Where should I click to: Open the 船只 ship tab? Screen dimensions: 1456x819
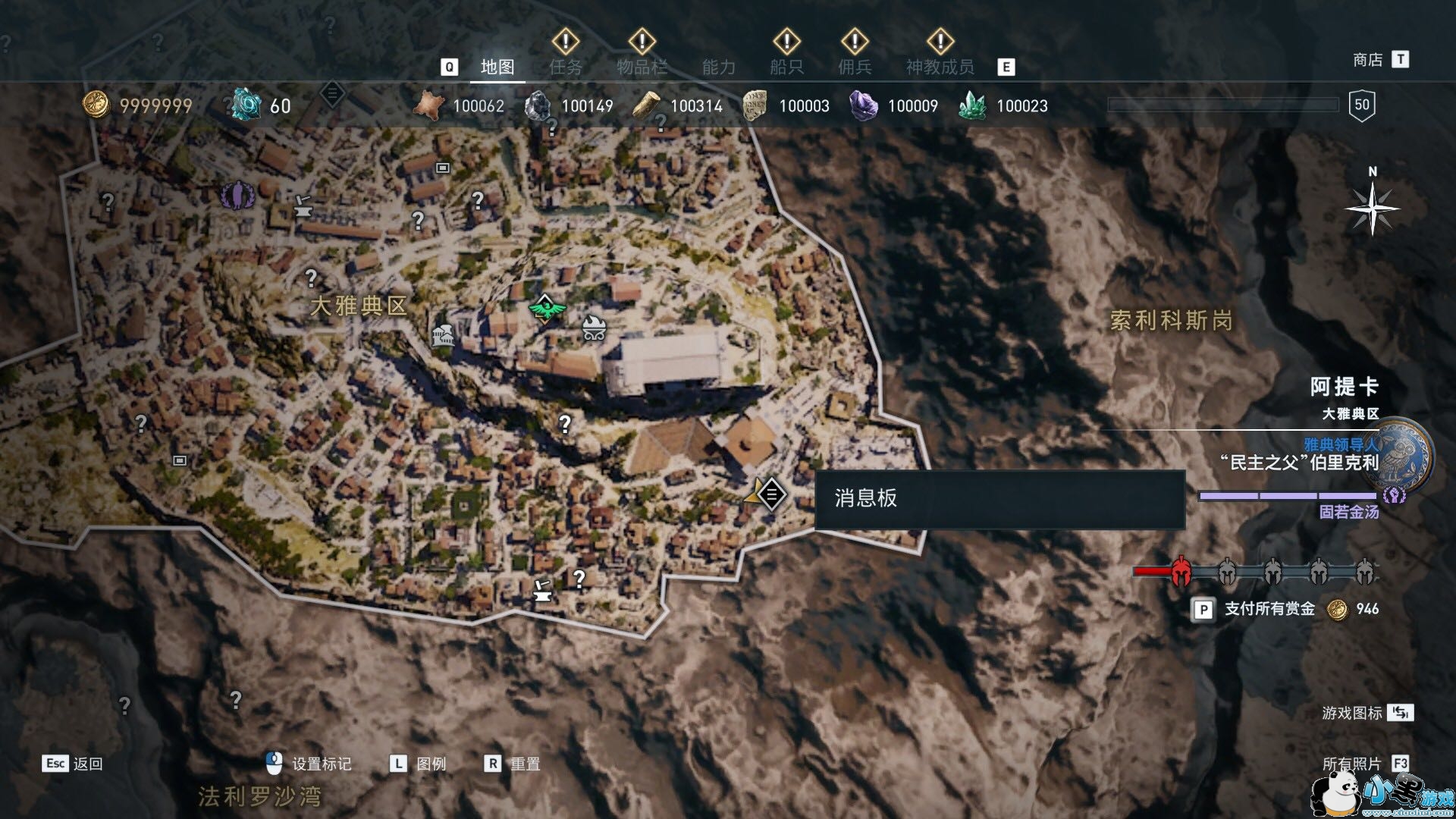786,67
